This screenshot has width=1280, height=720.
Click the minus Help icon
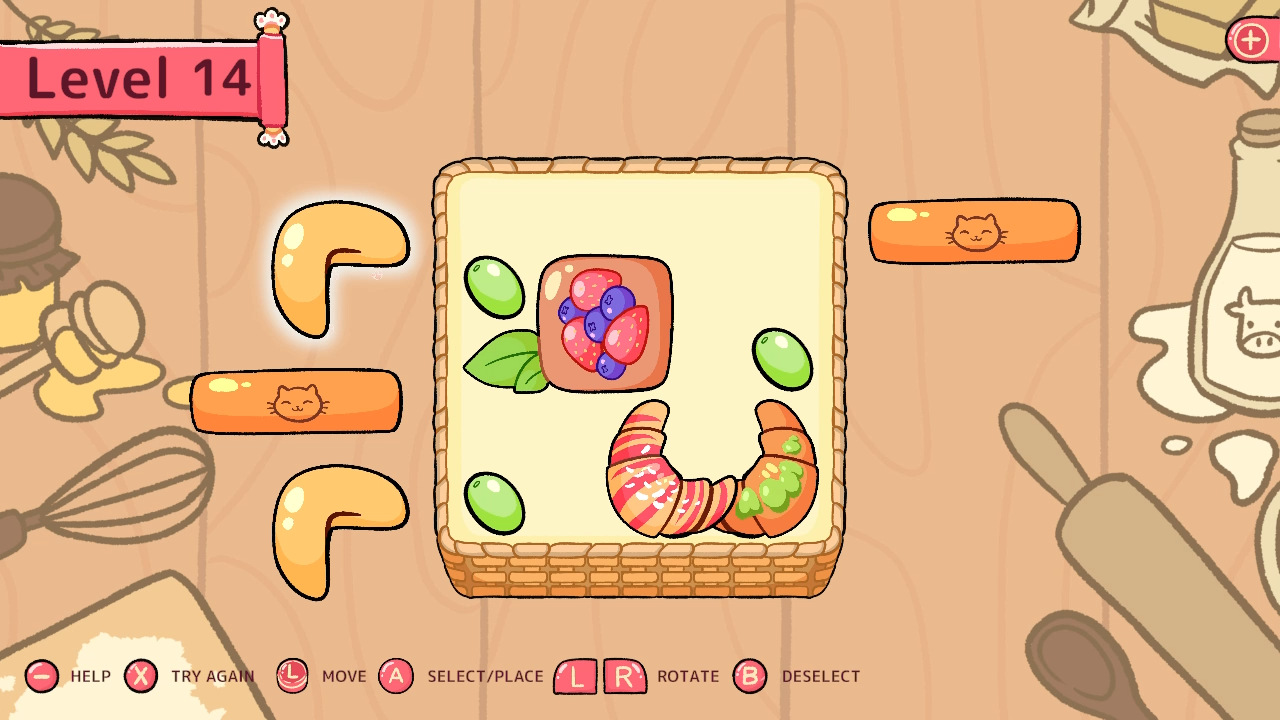[41, 676]
